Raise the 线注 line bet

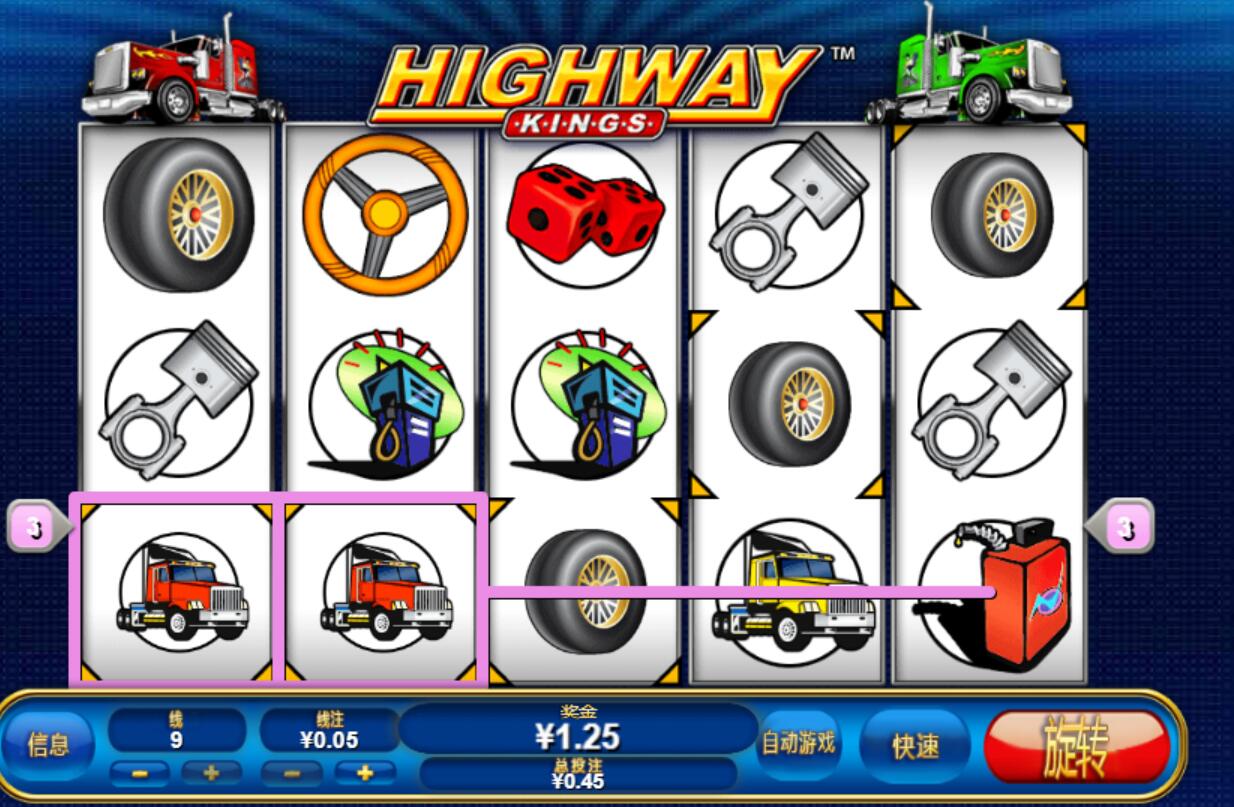pos(364,773)
